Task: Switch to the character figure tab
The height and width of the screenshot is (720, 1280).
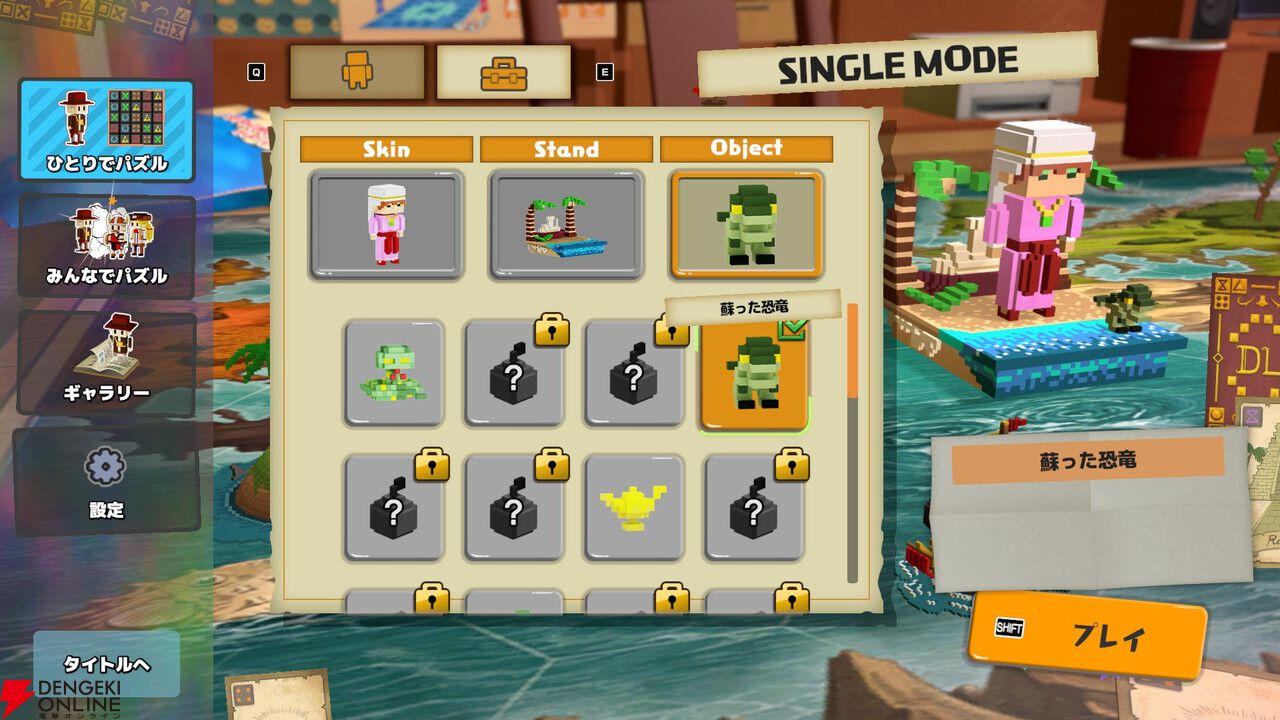Action: click(357, 72)
